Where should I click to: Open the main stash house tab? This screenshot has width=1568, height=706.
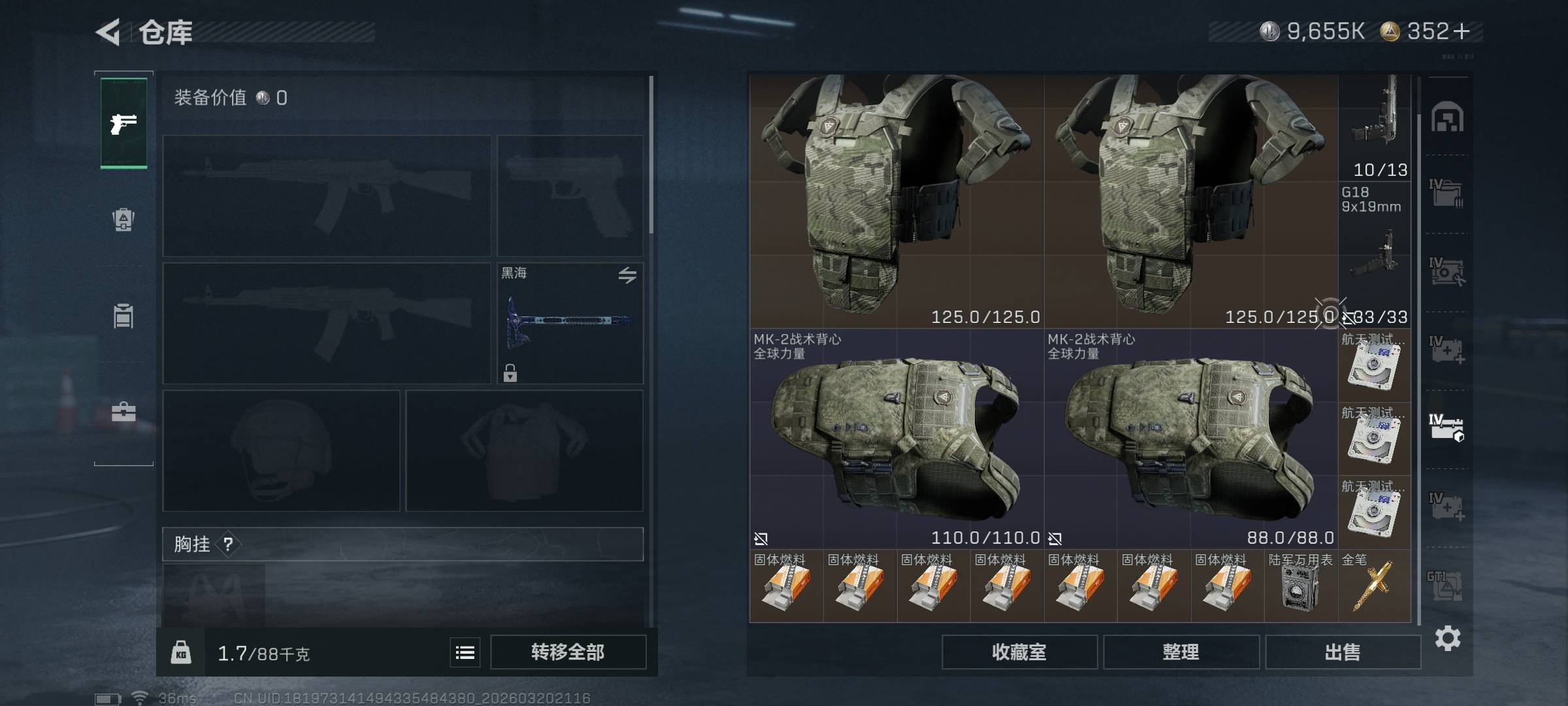[1447, 118]
